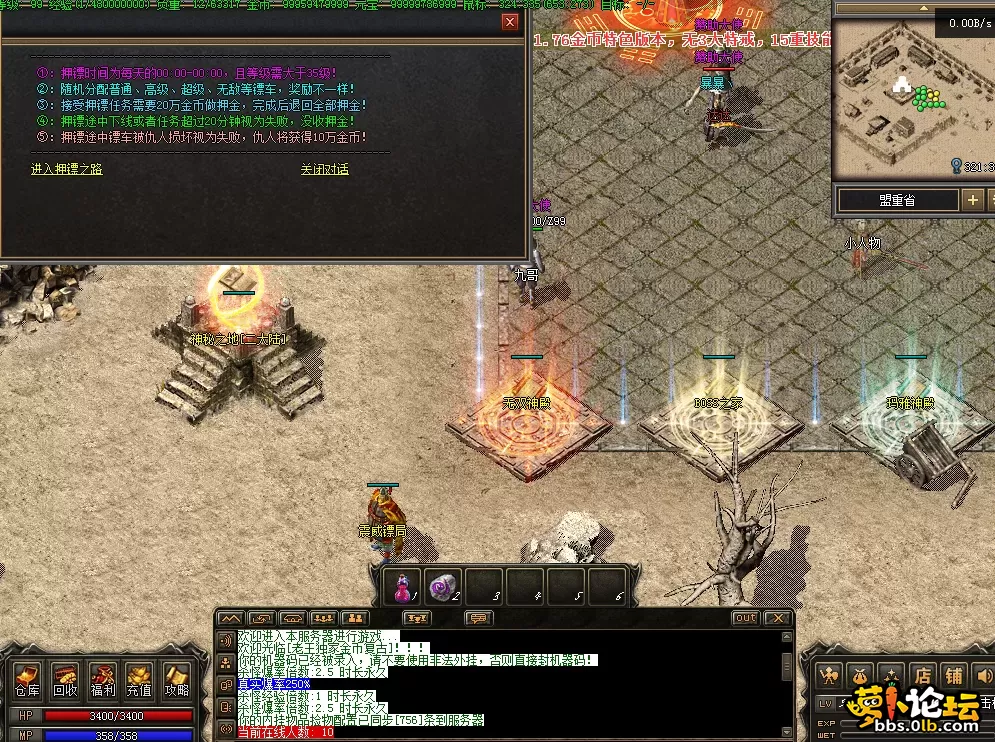Viewport: 995px width, 742px height.
Task: Zoom in the minimap with the plus button
Action: pos(972,200)
